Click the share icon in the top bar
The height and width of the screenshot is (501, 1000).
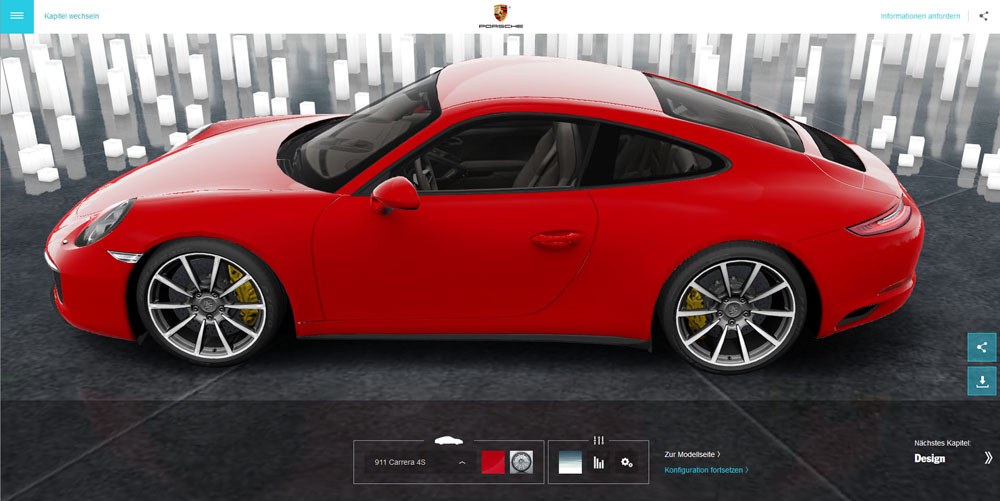pyautogui.click(x=984, y=16)
